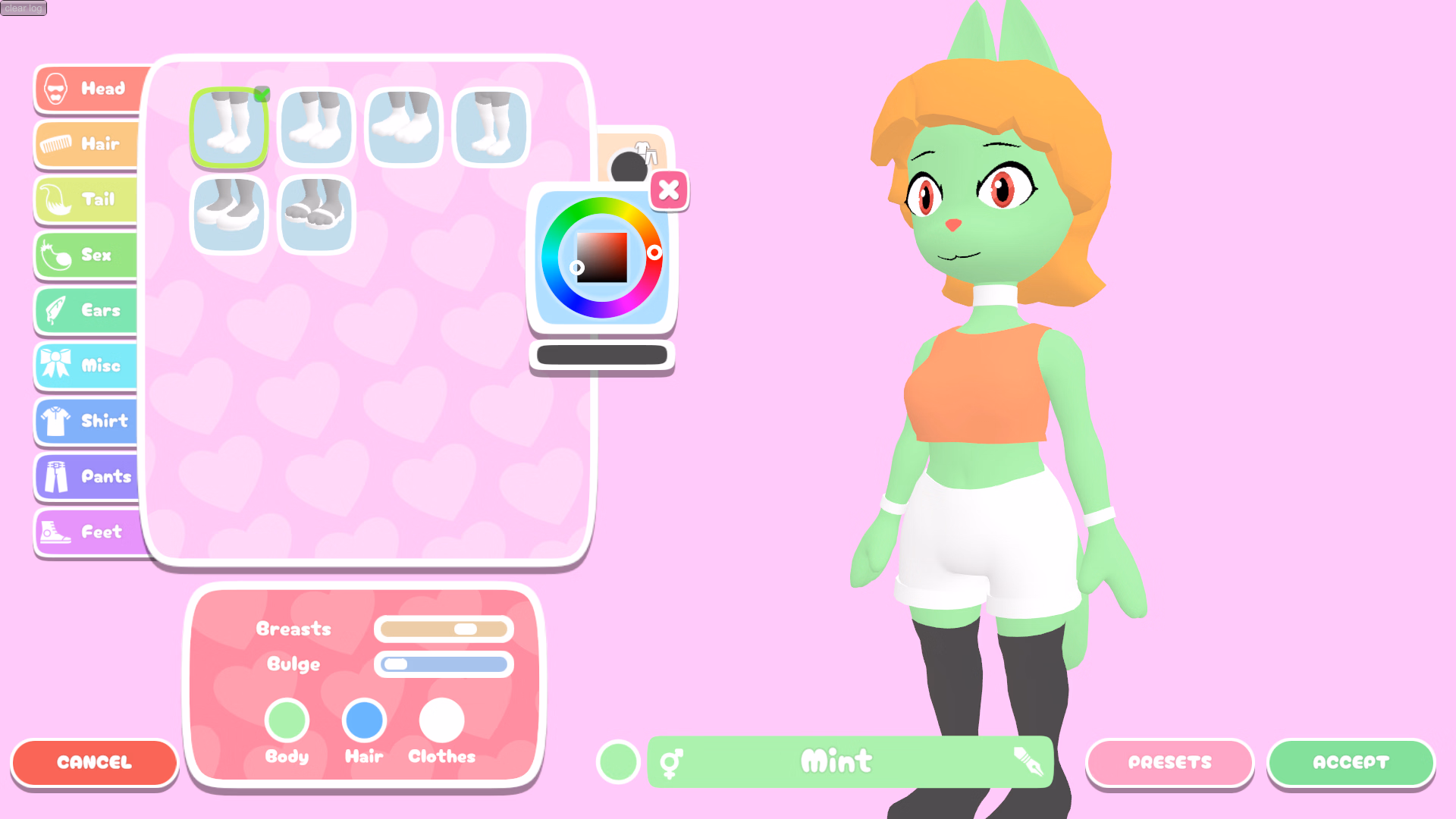Select the green Body color swatch

(287, 720)
